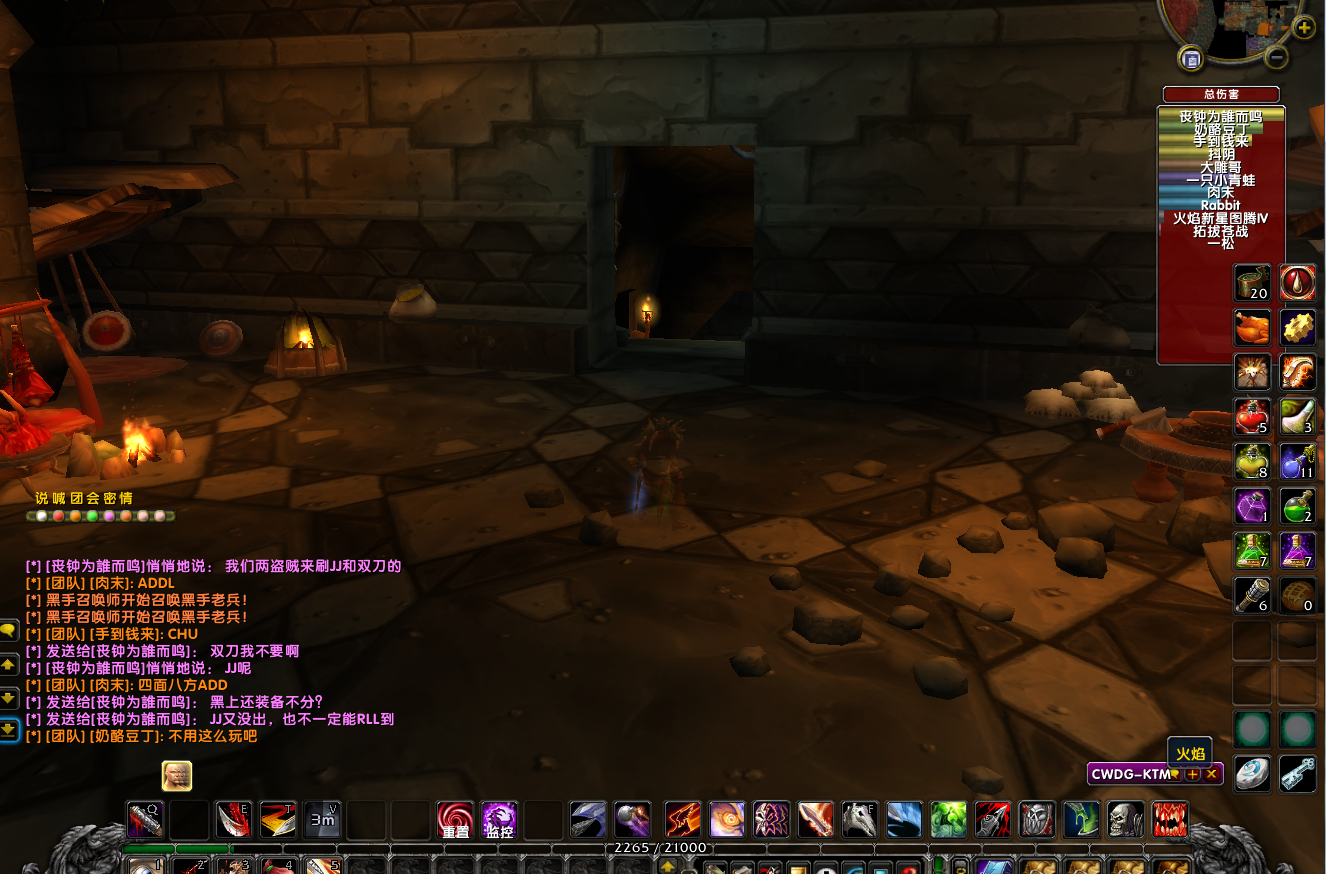This screenshot has height=874, width=1326.
Task: Use the hearthstone item
Action: (x=1252, y=773)
